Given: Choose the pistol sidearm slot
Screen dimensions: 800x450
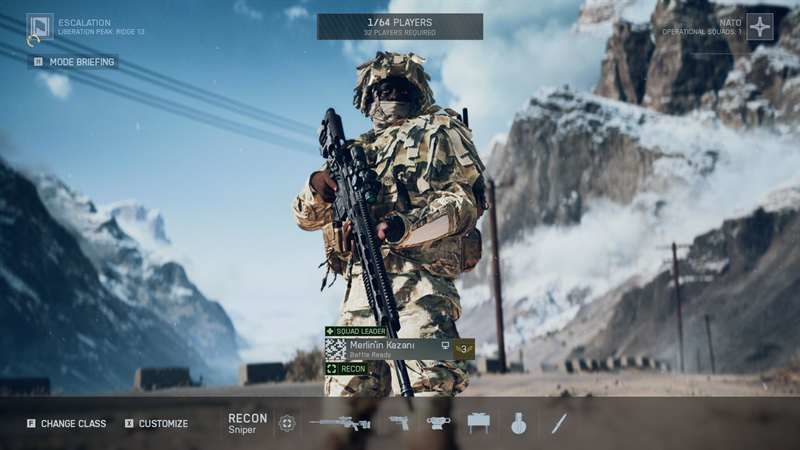Looking at the screenshot, I should (399, 423).
